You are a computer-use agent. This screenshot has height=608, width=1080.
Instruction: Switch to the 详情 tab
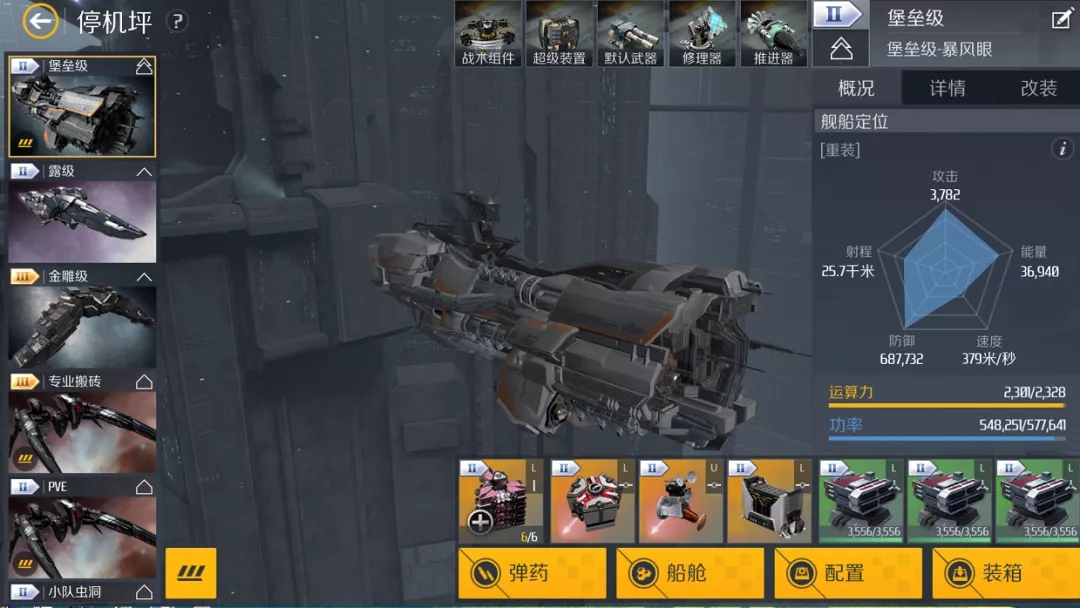pos(947,88)
